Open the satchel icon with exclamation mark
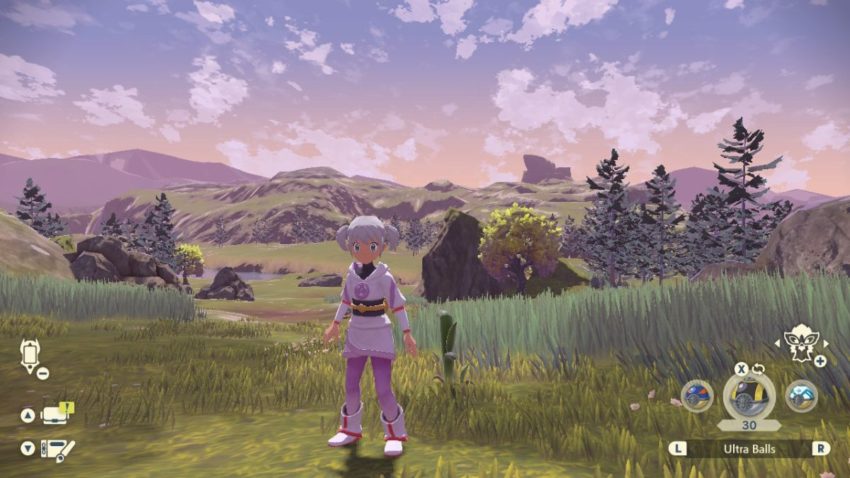 [x=56, y=415]
